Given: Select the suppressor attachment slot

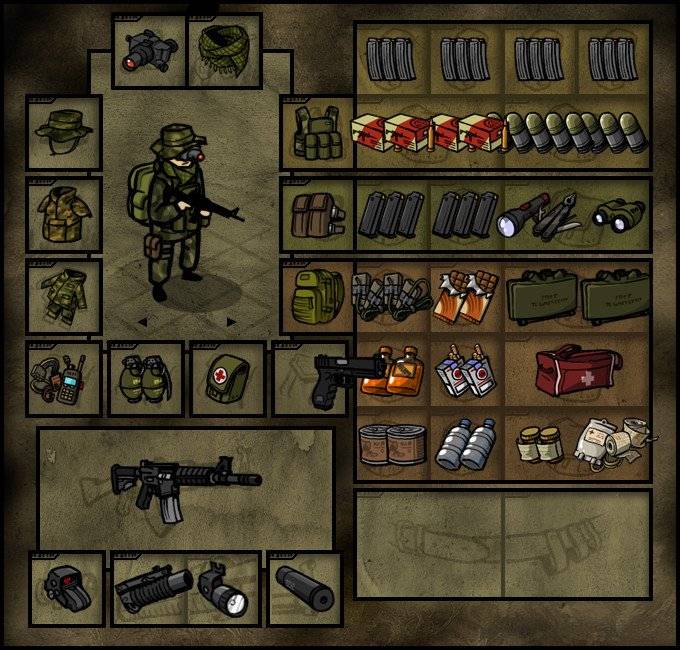Looking at the screenshot, I should coord(304,589).
